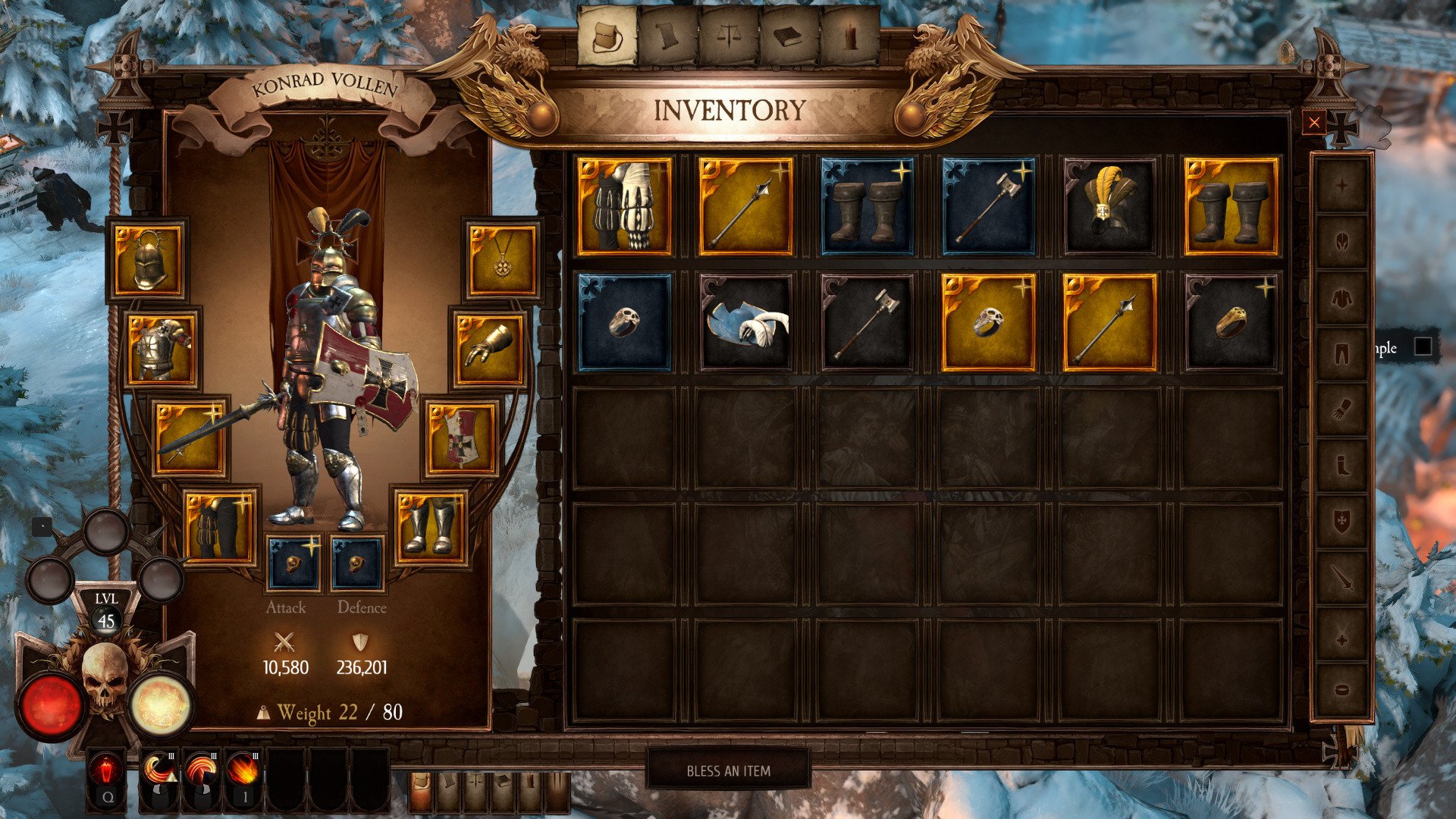Image resolution: width=1456 pixels, height=819 pixels.
Task: Choose the blue-framed brown boots item
Action: tap(867, 206)
